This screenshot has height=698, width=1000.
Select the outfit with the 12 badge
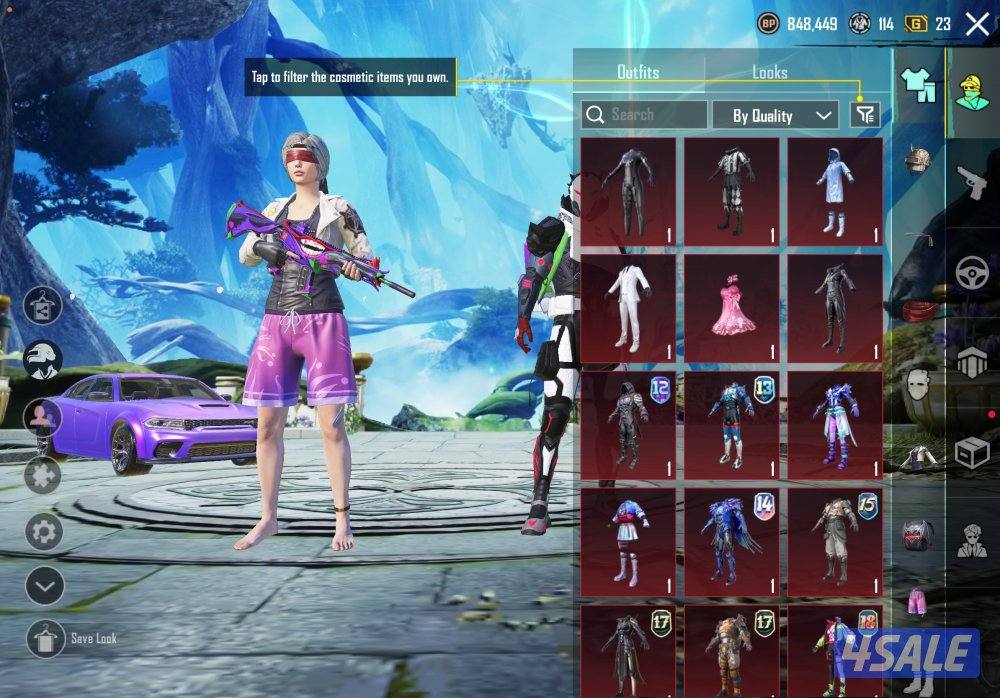click(x=628, y=423)
